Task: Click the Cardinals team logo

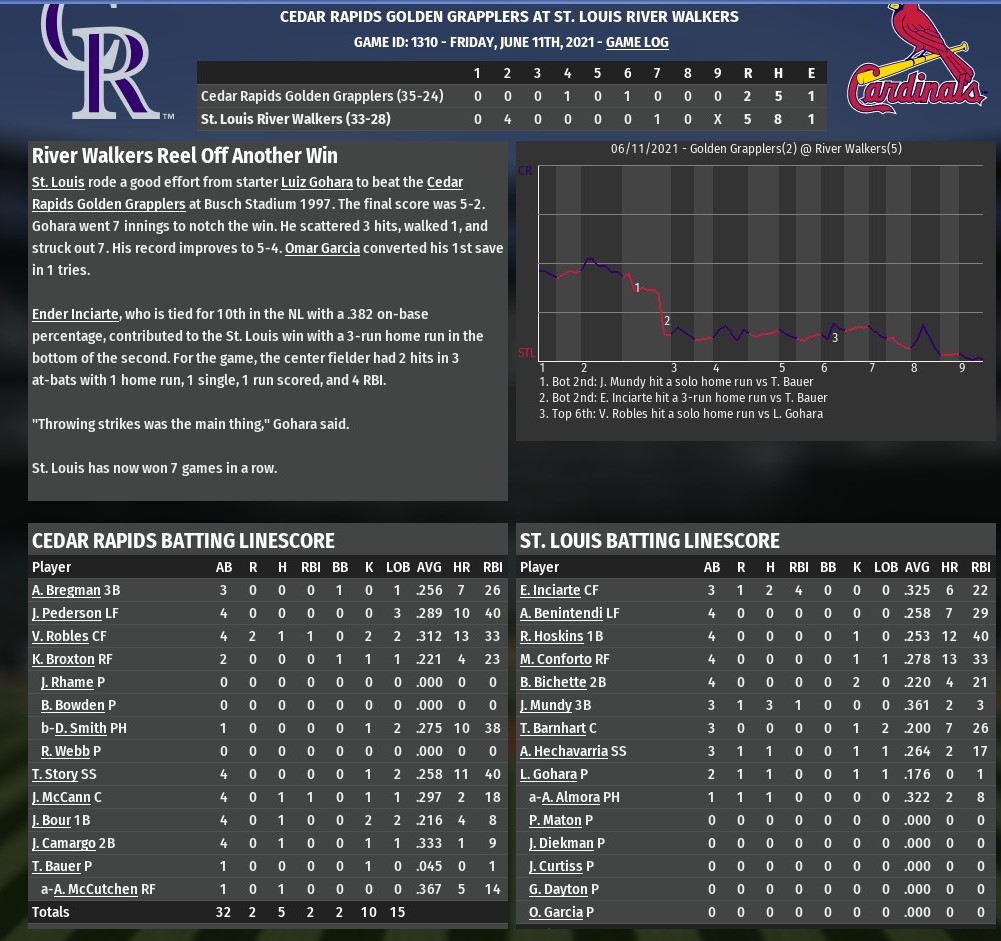Action: coord(917,60)
